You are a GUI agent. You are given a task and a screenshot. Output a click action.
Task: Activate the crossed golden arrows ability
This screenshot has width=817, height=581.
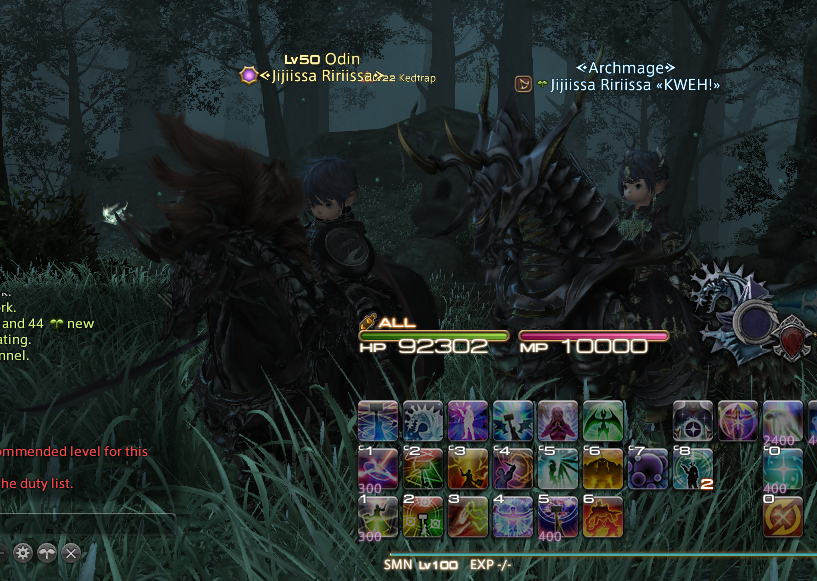pyautogui.click(x=783, y=517)
